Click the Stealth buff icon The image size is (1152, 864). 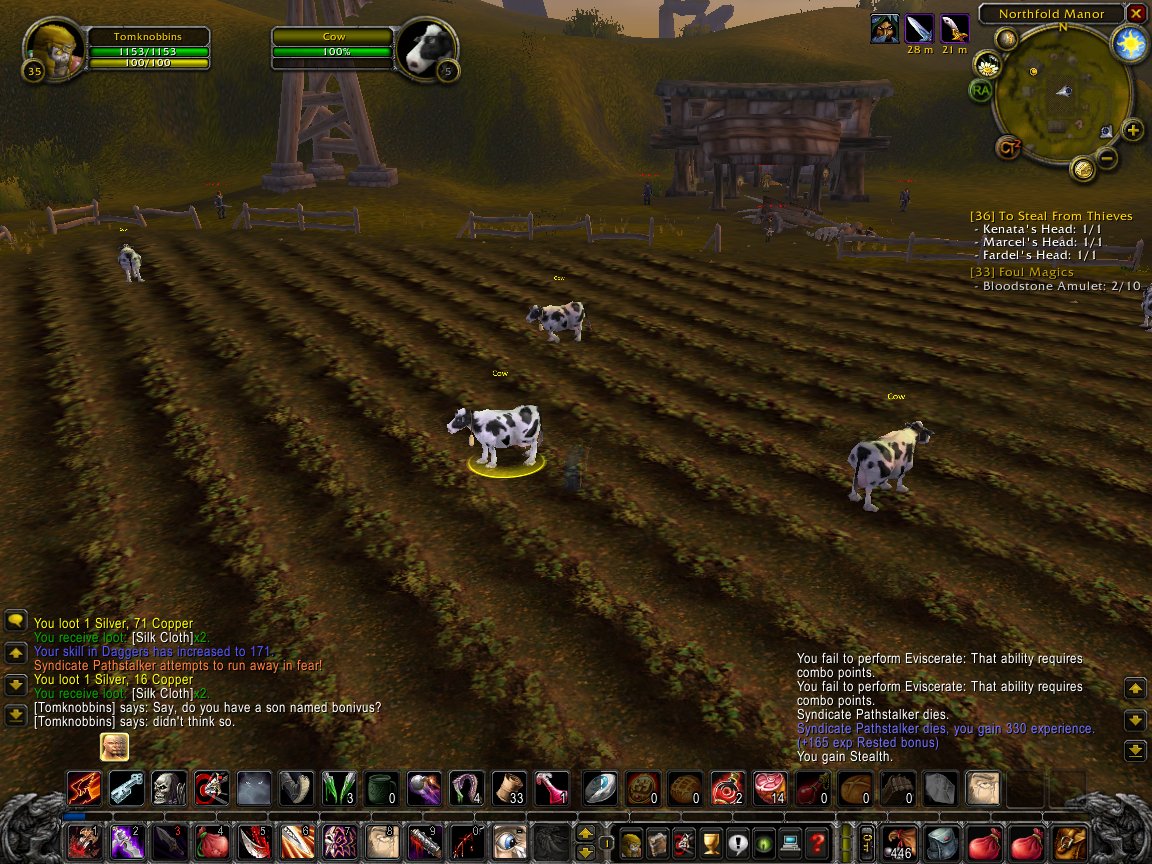(x=884, y=28)
